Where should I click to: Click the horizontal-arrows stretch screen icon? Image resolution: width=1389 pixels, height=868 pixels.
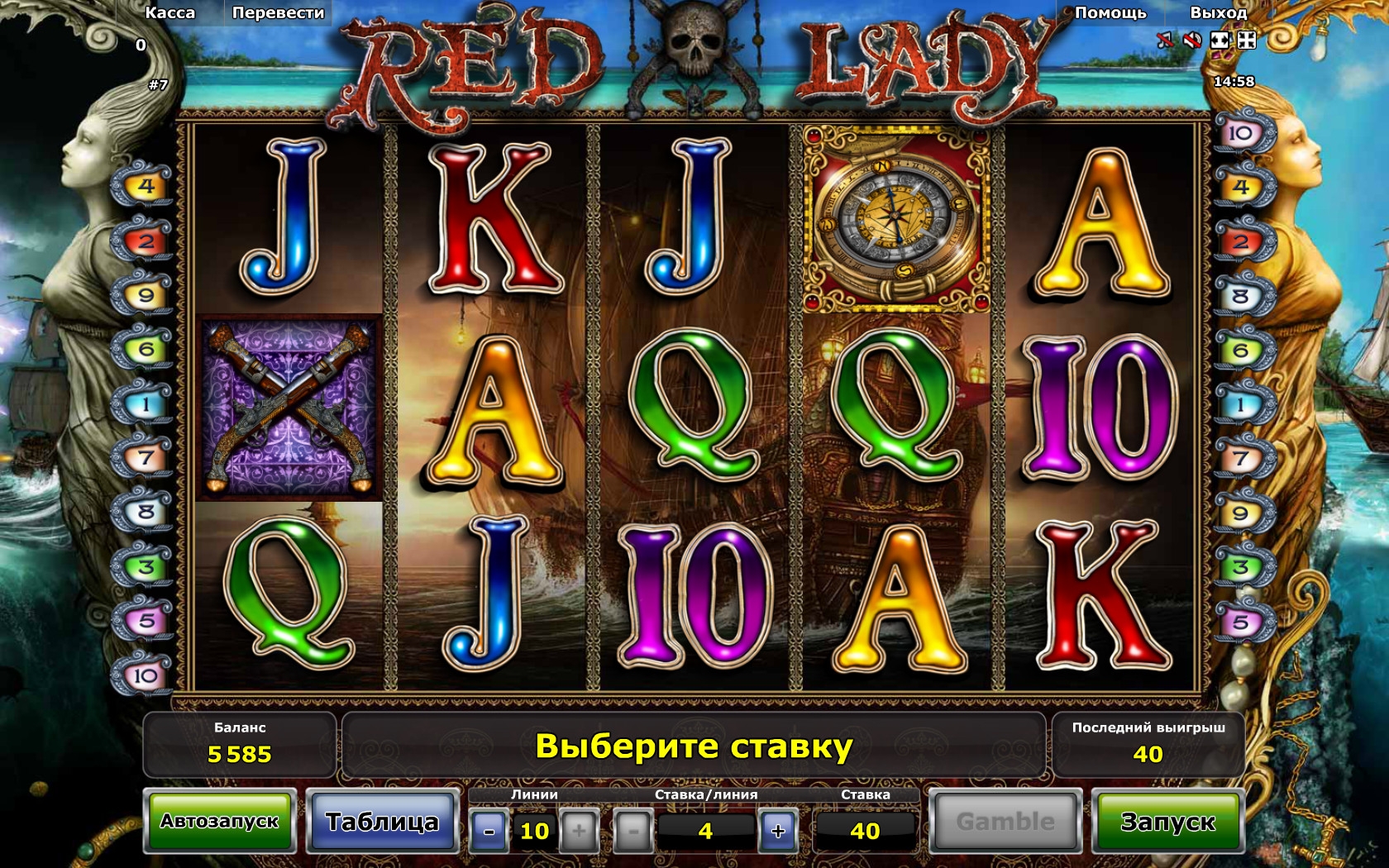1220,40
